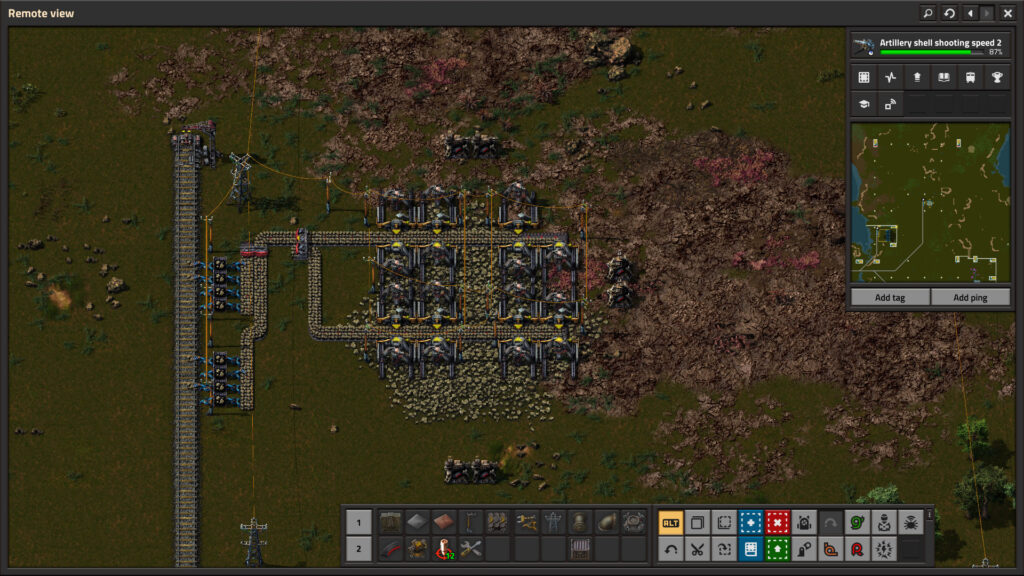Add ping on the map

point(970,297)
